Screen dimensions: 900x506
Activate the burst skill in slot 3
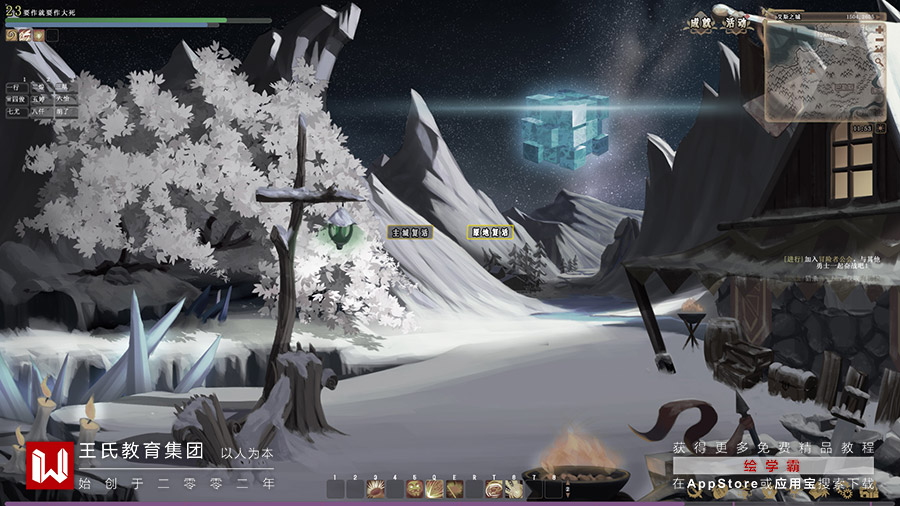[375, 489]
